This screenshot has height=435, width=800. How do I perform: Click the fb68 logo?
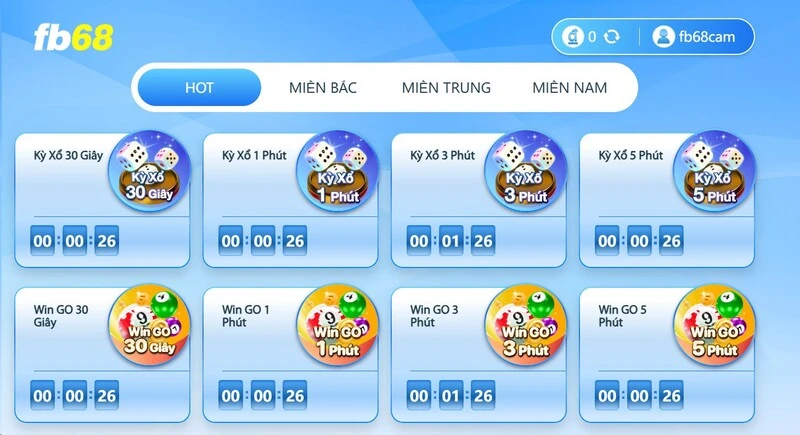pyautogui.click(x=73, y=37)
